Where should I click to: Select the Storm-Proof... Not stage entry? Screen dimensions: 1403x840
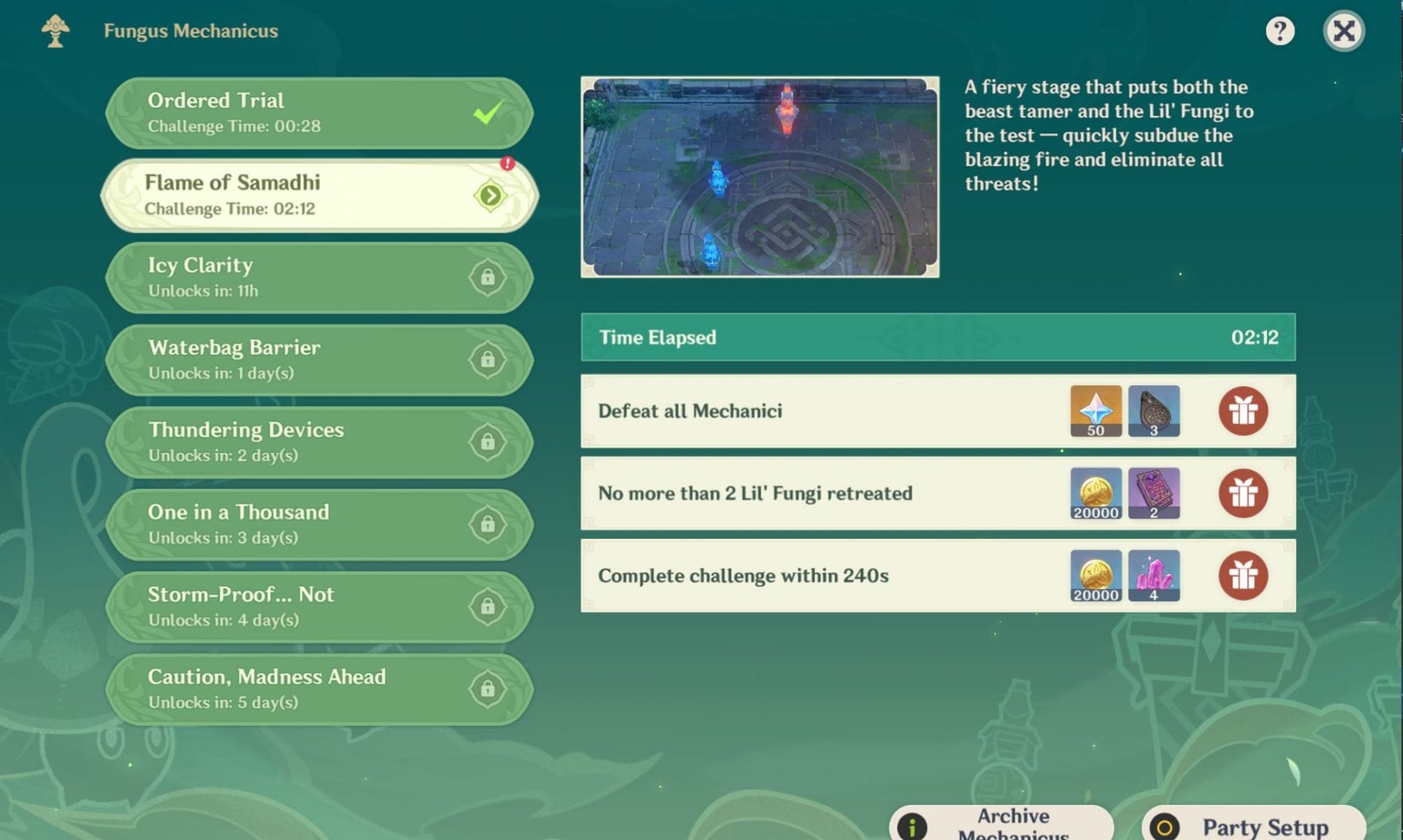point(319,607)
